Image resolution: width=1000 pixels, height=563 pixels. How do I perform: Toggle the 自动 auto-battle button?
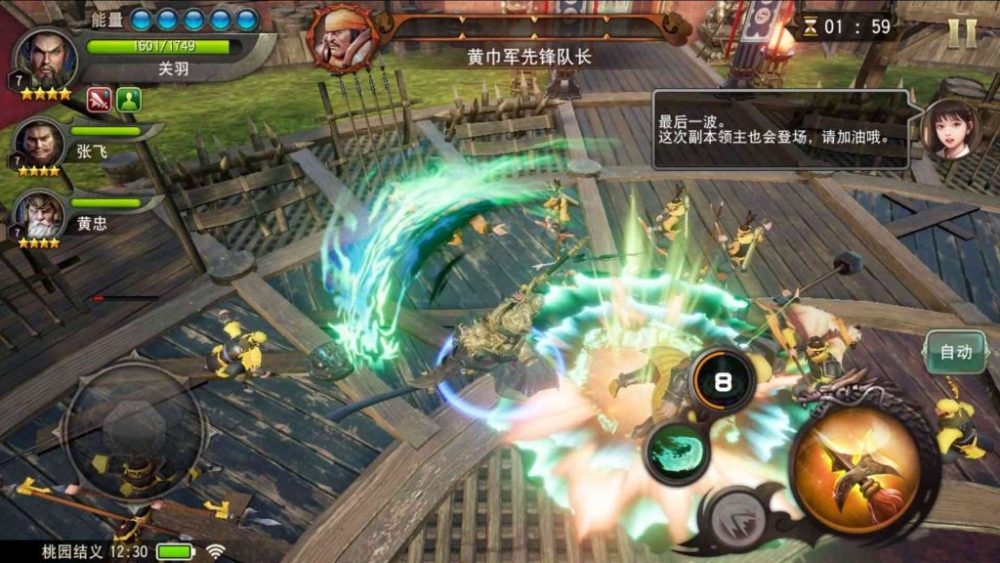click(956, 352)
